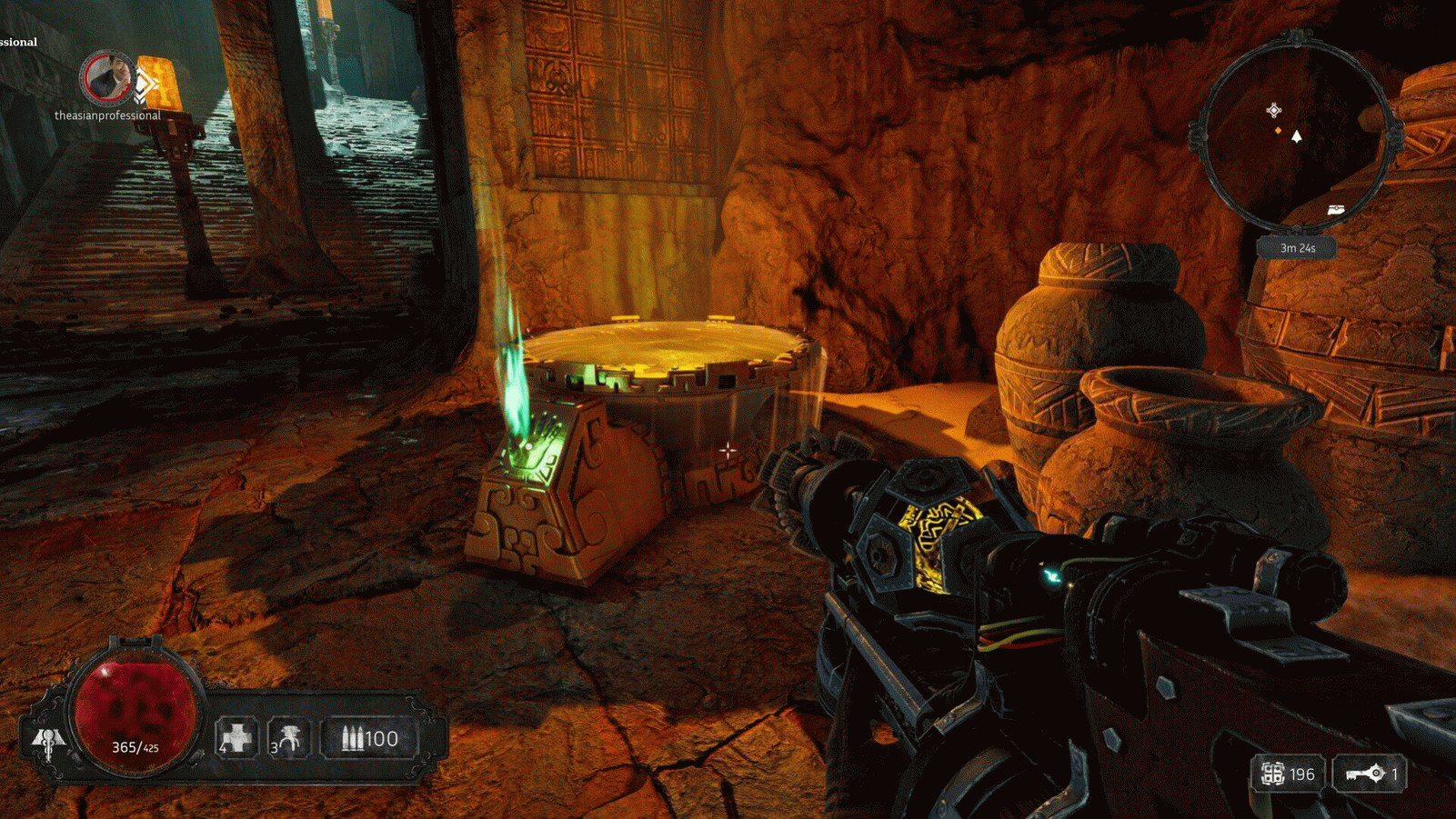This screenshot has width=1456, height=819.
Task: Click the chest marker on the minimap
Action: coord(1335,210)
